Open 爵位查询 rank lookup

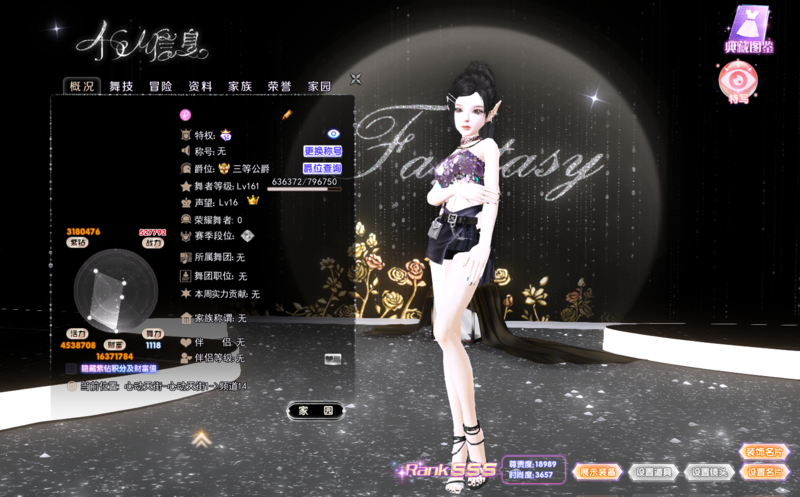click(323, 168)
